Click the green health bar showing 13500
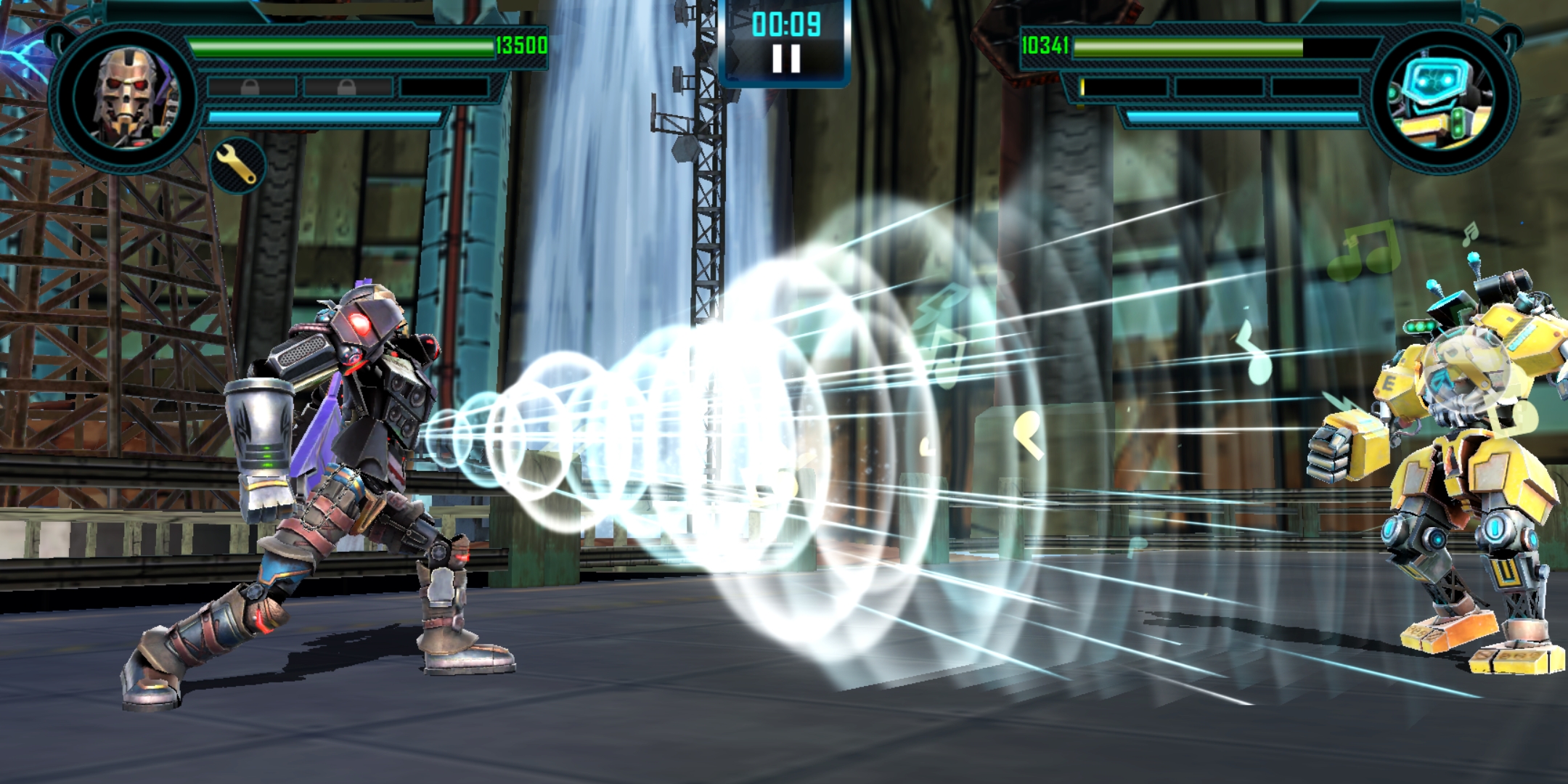The height and width of the screenshot is (784, 1568). pos(341,45)
